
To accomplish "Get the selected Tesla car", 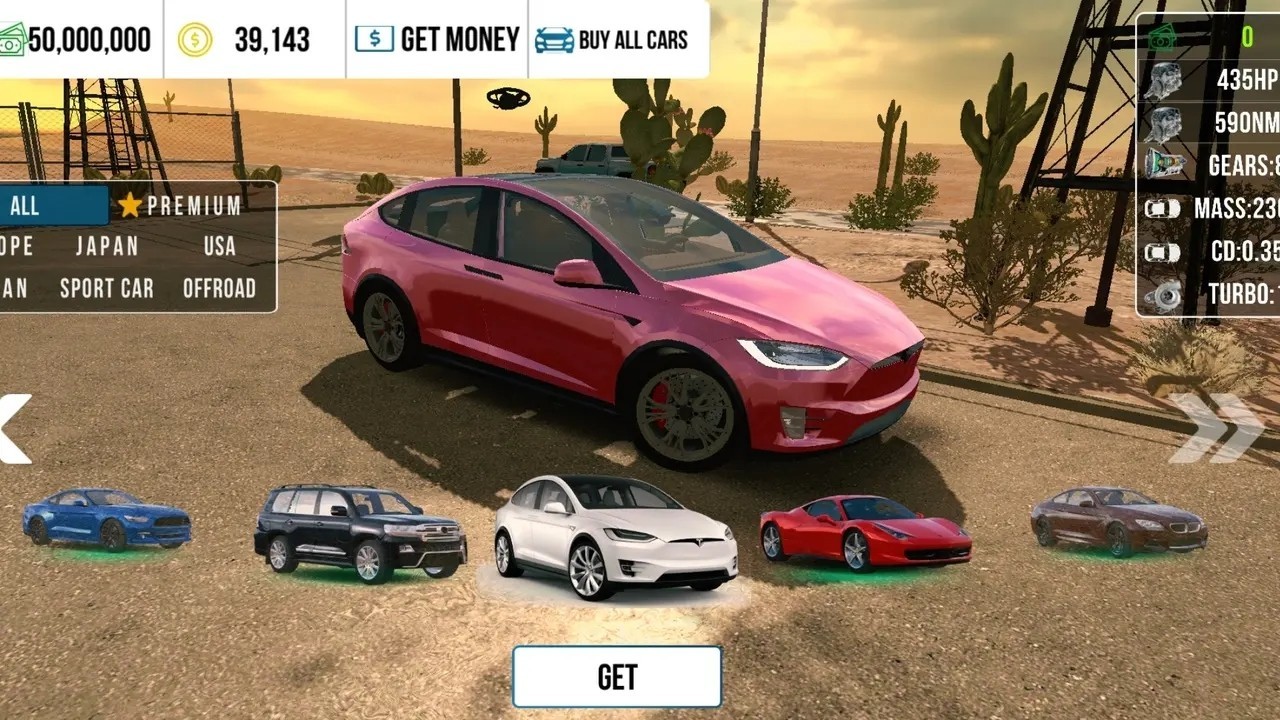I will tap(617, 677).
